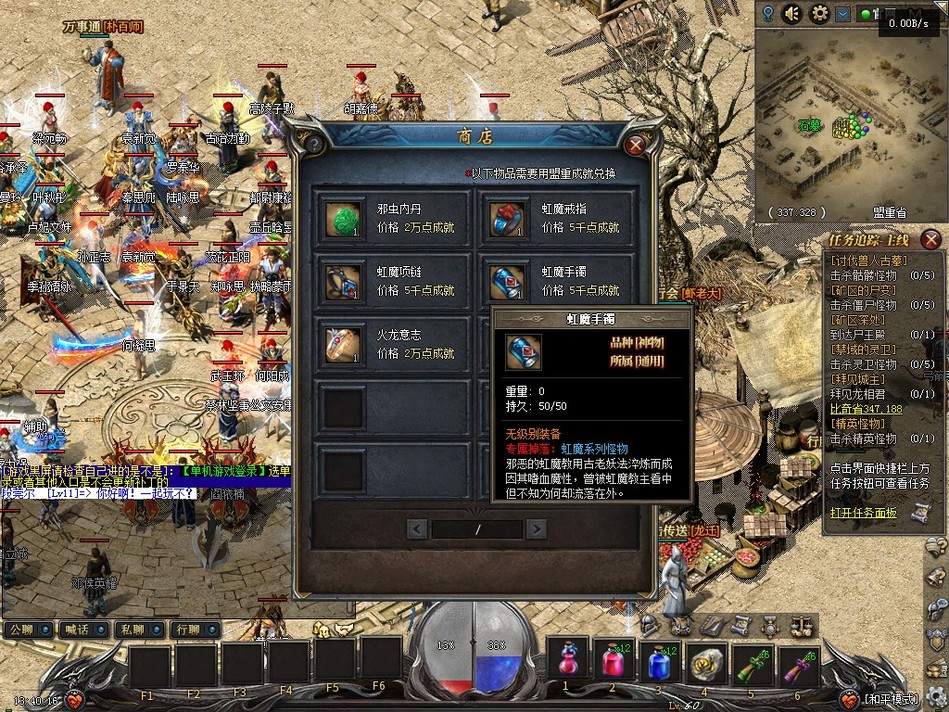Screen dimensions: 949x712
Task: Go to the next shop page
Action: pos(537,529)
